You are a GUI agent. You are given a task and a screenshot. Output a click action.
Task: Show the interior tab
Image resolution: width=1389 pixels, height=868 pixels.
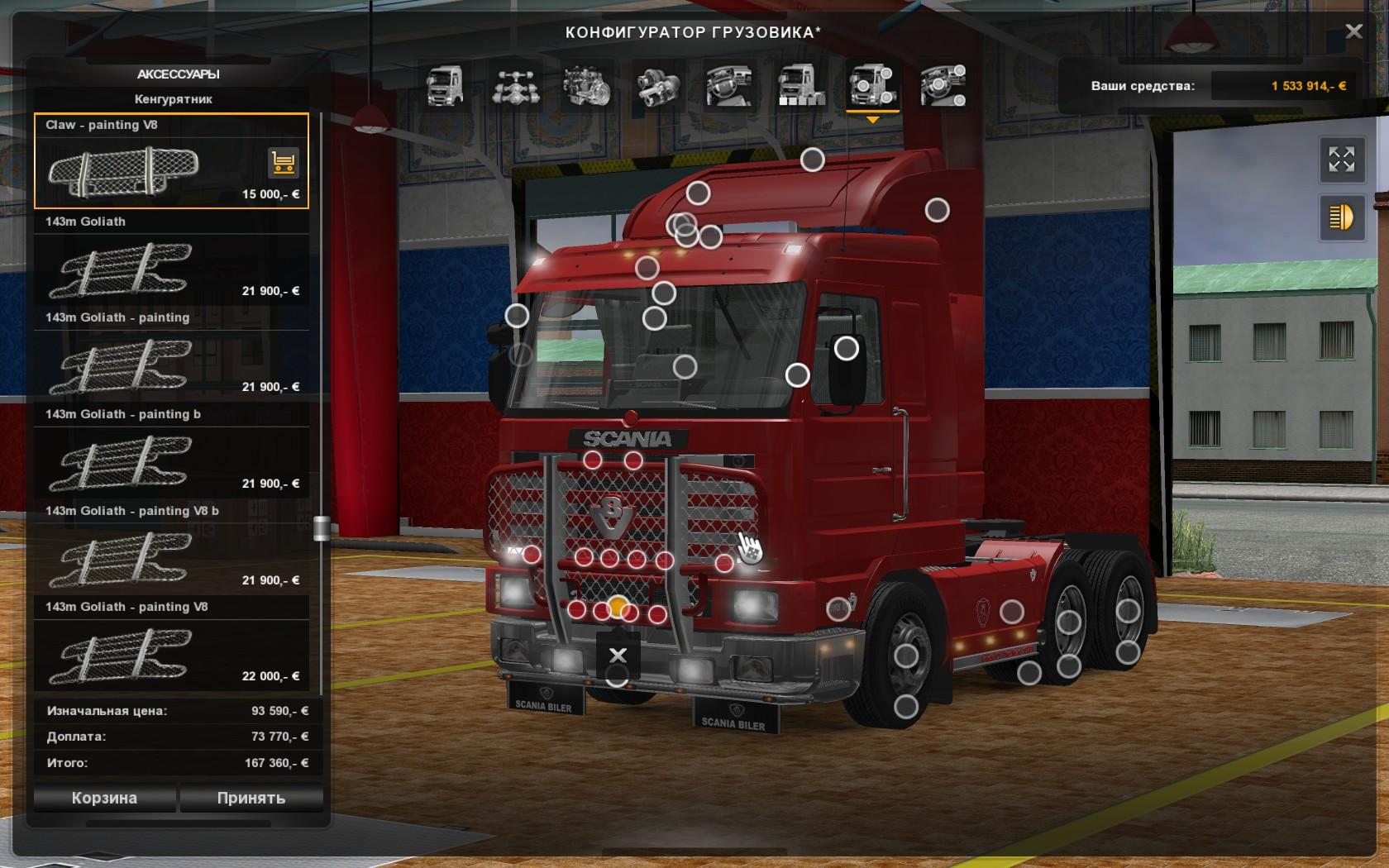tap(729, 86)
